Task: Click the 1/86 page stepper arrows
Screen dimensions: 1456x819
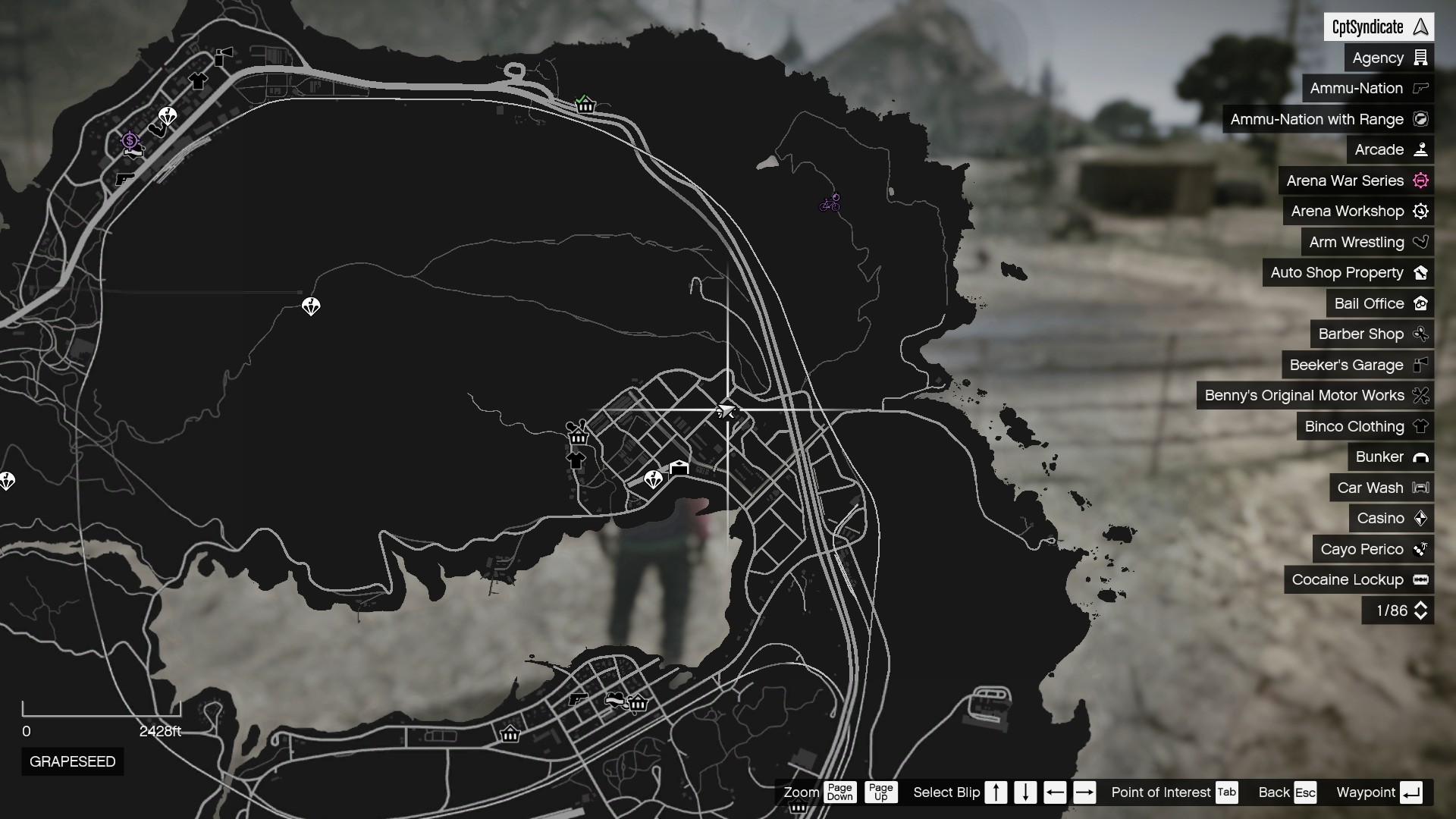Action: [1421, 610]
